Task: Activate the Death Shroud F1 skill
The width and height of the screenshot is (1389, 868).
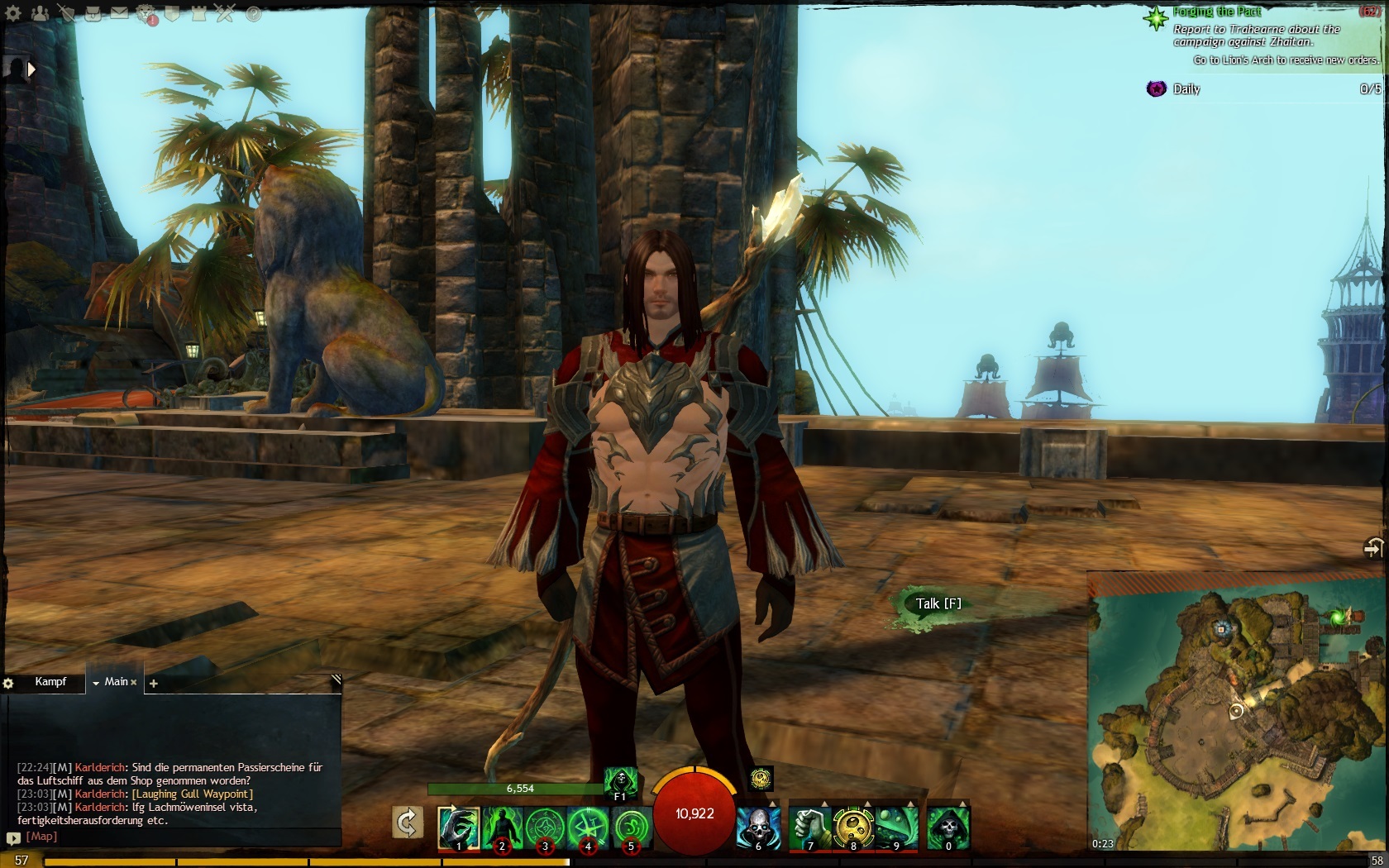Action: (x=620, y=781)
